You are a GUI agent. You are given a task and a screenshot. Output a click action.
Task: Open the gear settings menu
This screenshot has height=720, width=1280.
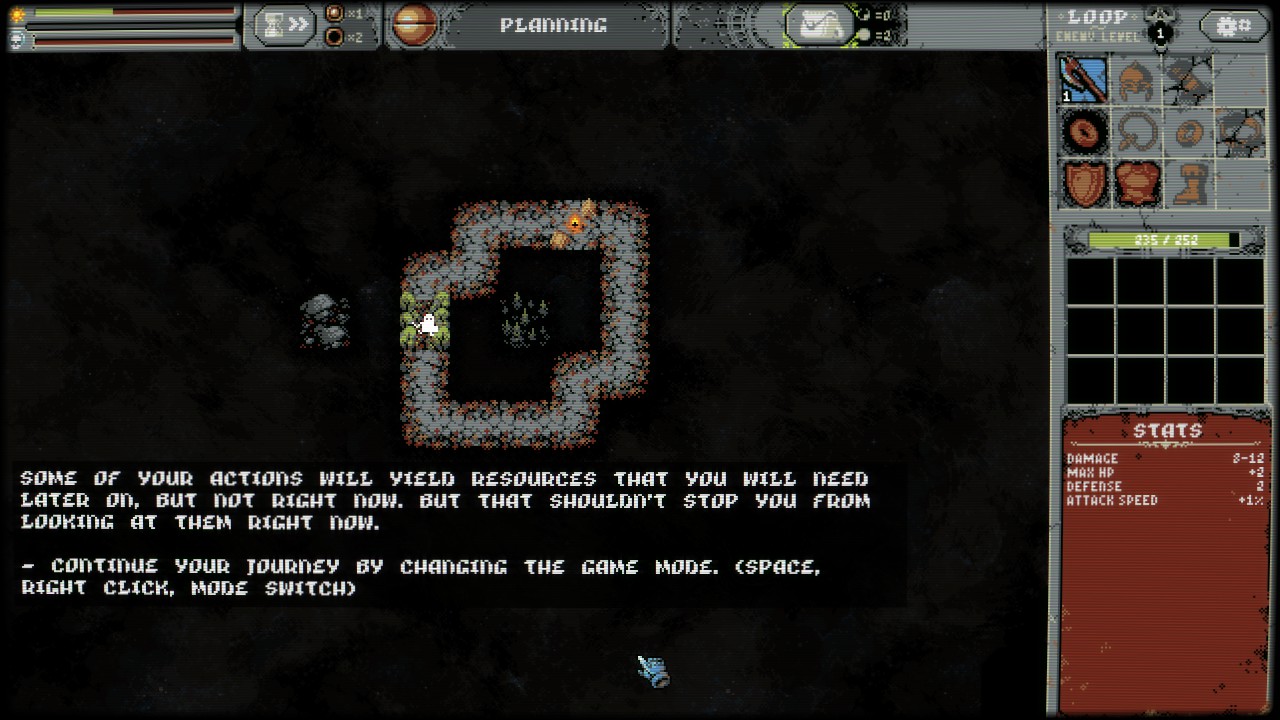[x=1232, y=26]
